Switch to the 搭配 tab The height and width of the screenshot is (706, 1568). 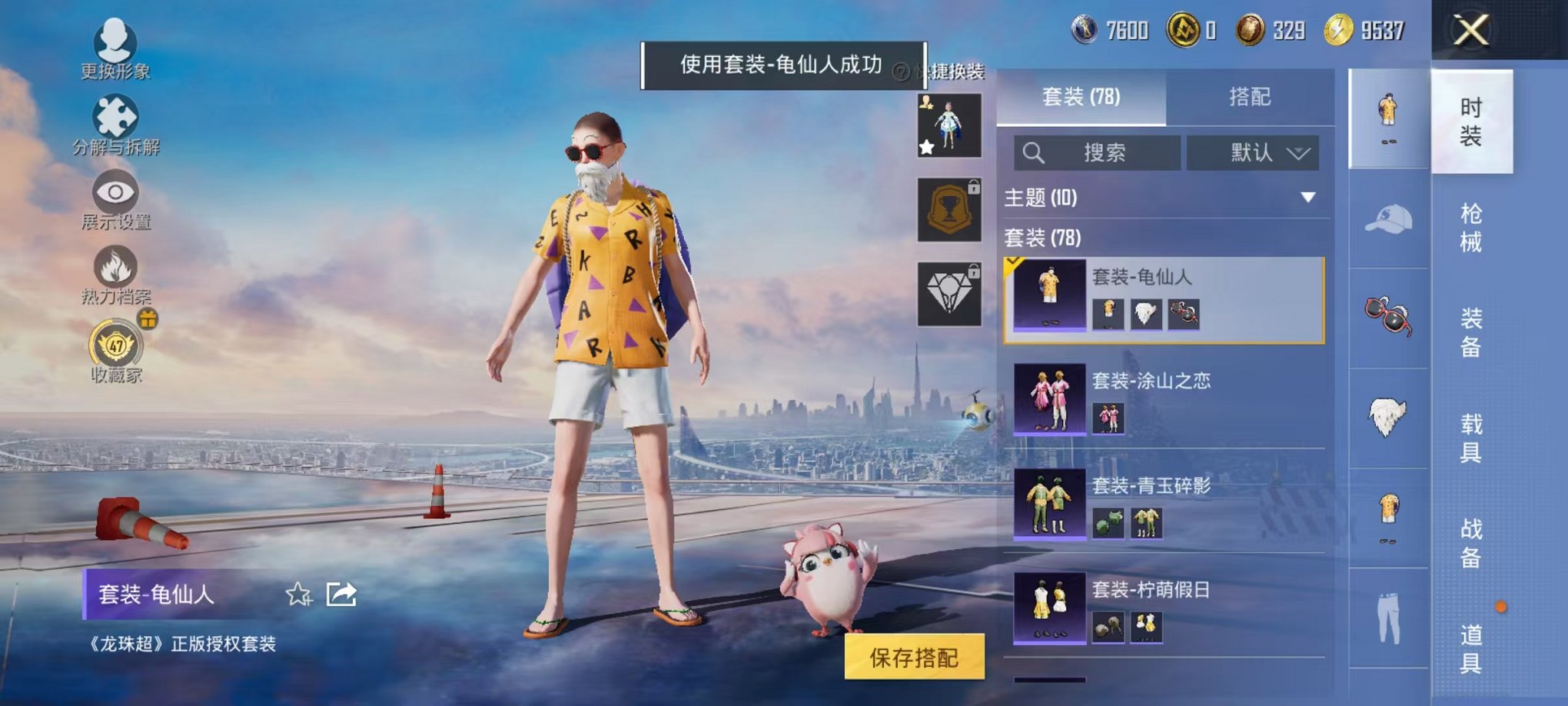(x=1249, y=97)
